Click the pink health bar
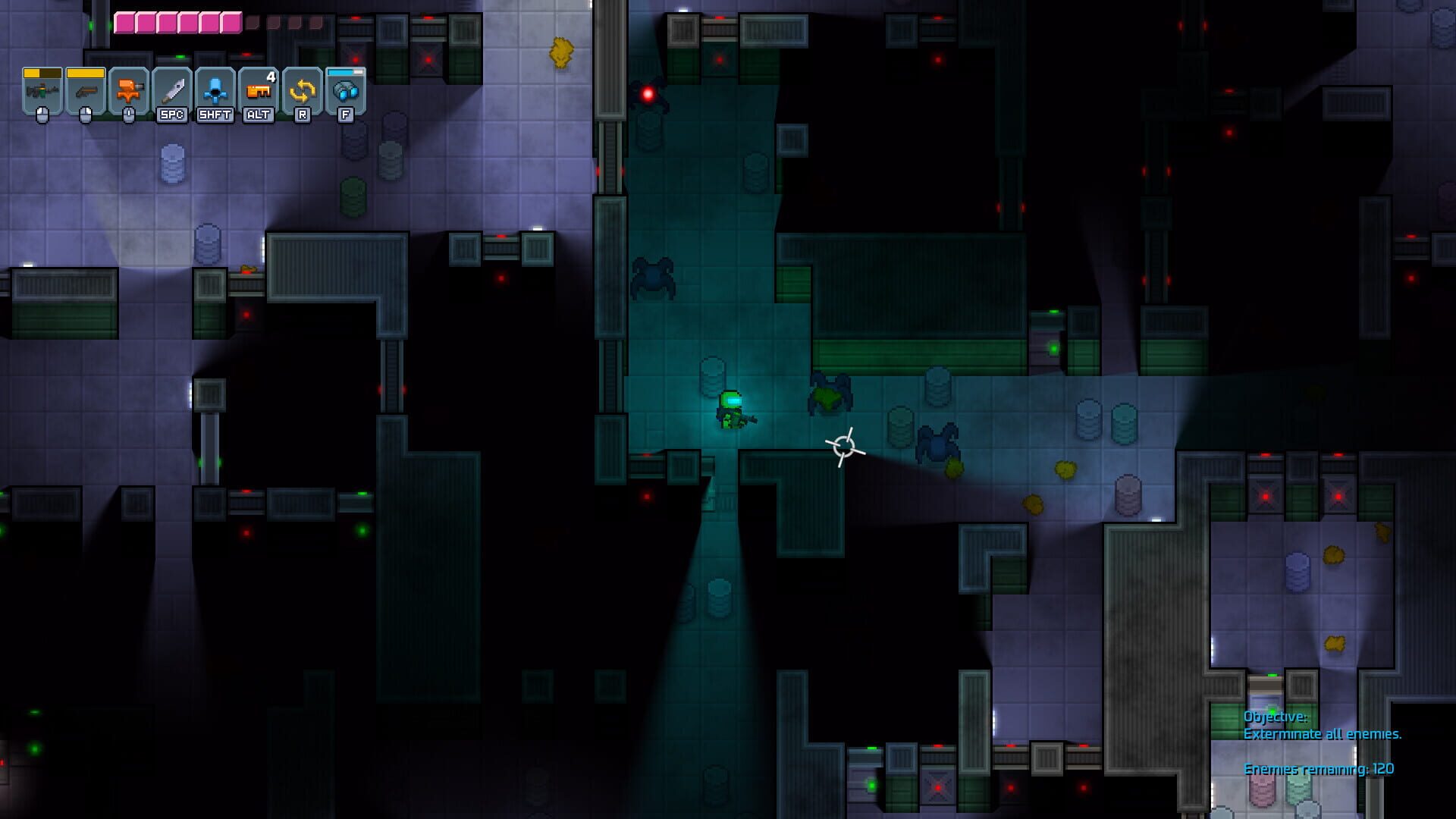Viewport: 1456px width, 819px height. (x=178, y=21)
